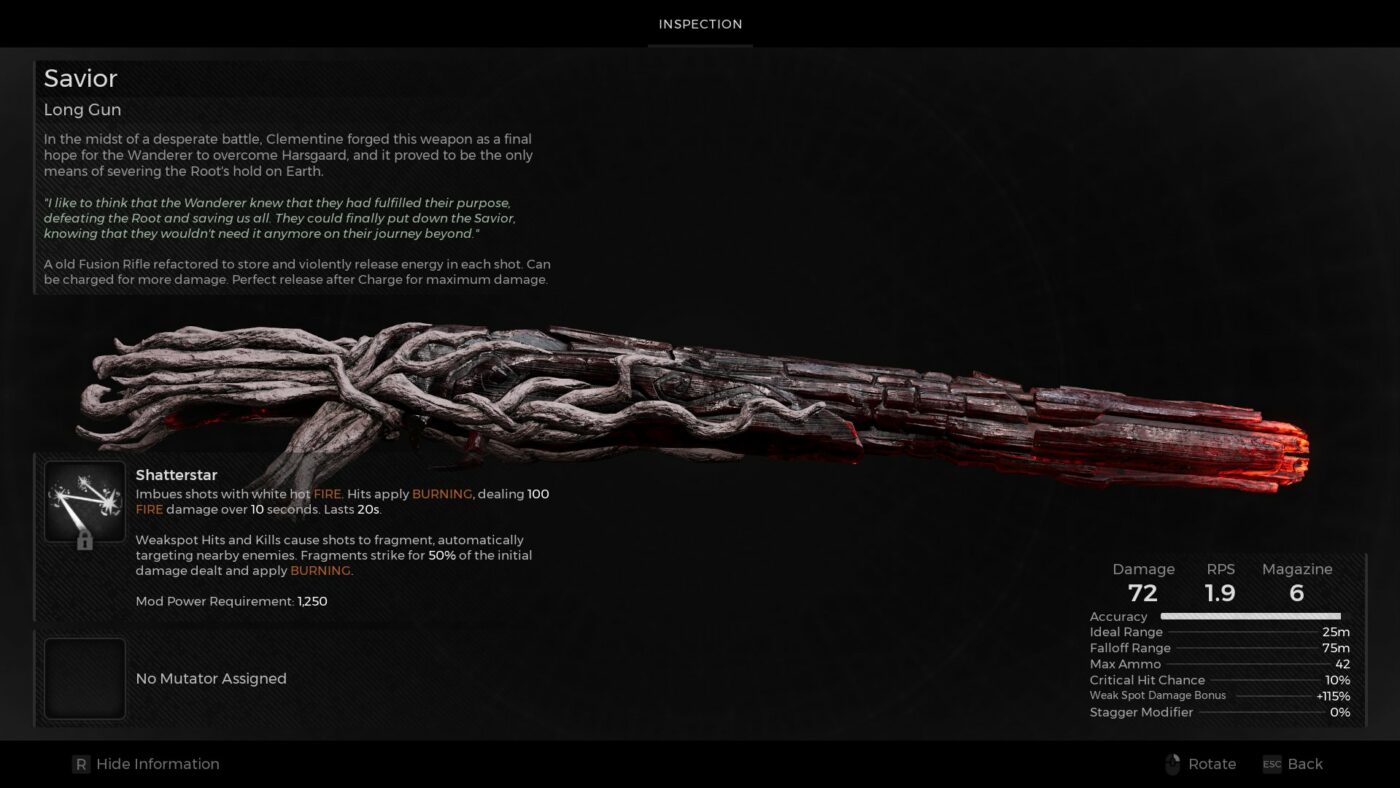The image size is (1400, 788).
Task: Click the R key prompt icon
Action: coord(80,763)
